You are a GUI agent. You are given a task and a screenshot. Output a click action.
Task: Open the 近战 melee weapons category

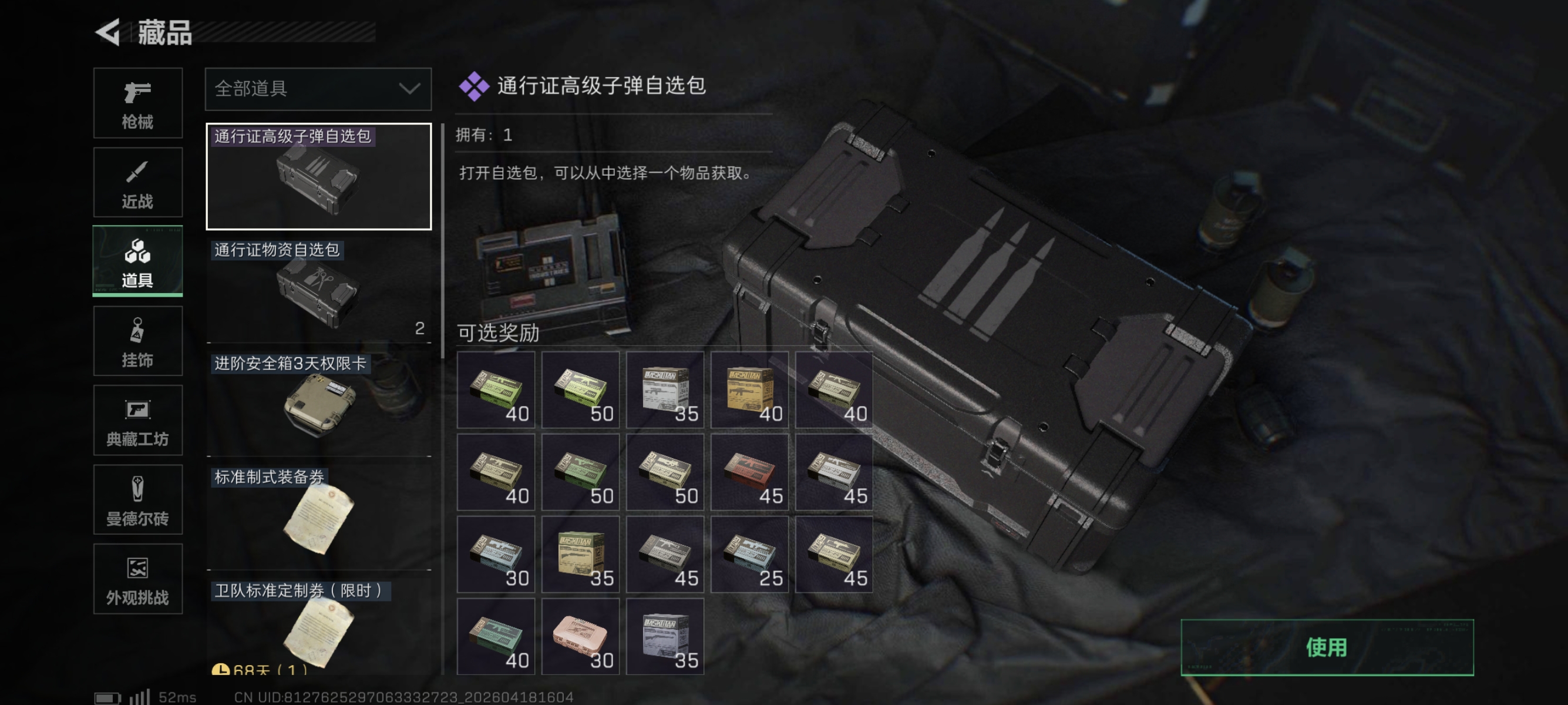click(138, 182)
